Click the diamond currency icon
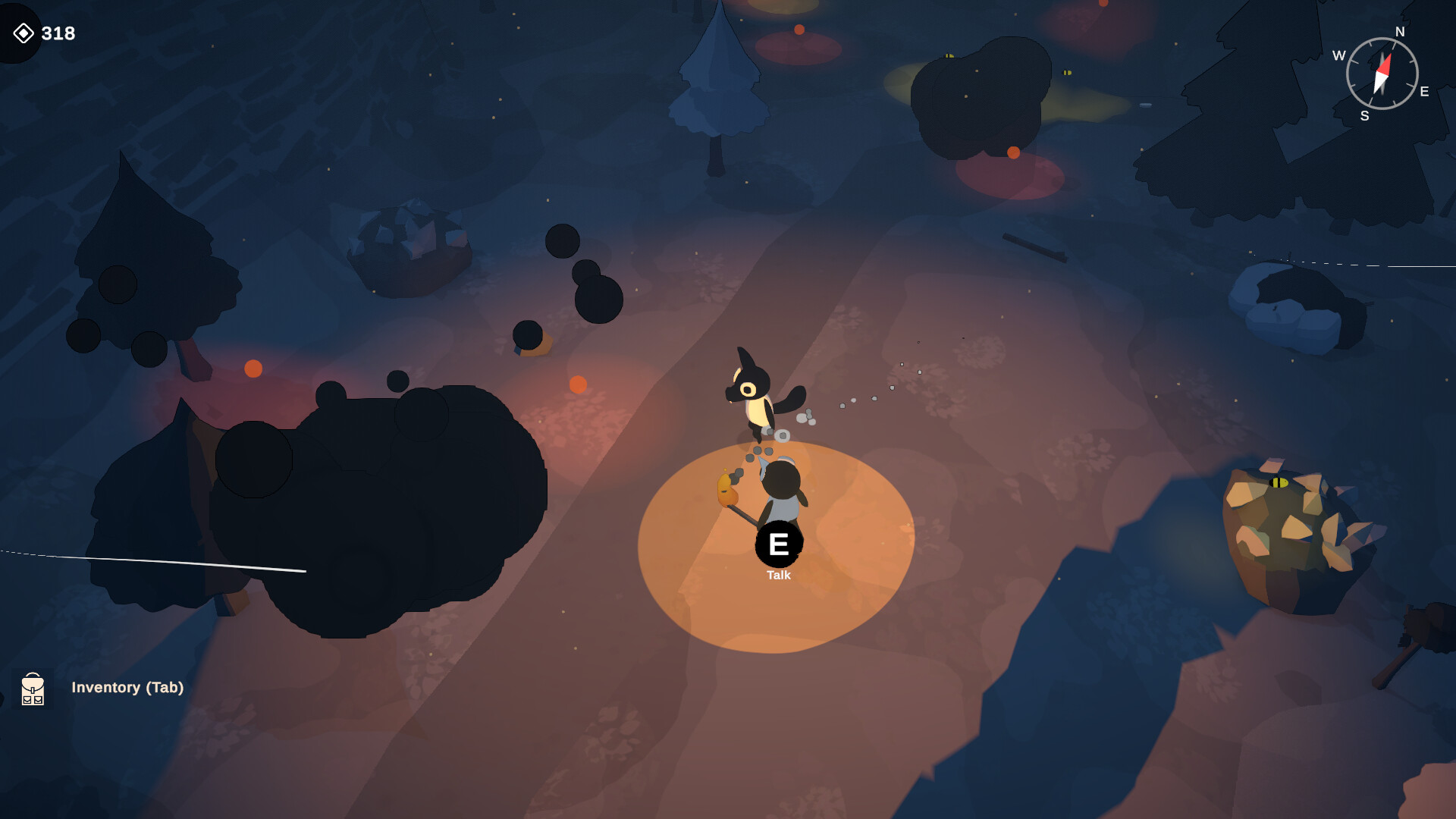Viewport: 1456px width, 819px height. (x=25, y=33)
